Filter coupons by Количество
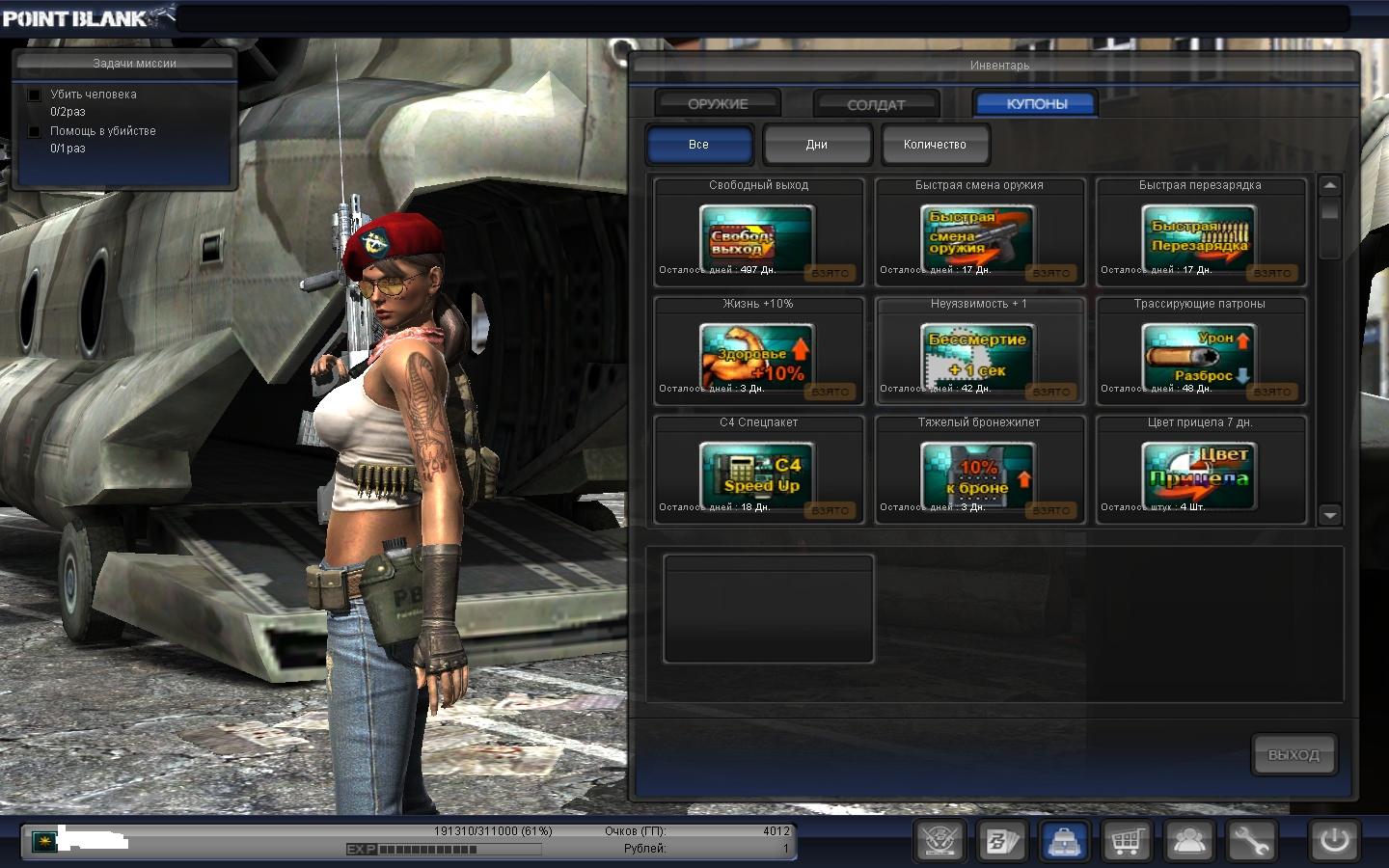 (x=935, y=145)
